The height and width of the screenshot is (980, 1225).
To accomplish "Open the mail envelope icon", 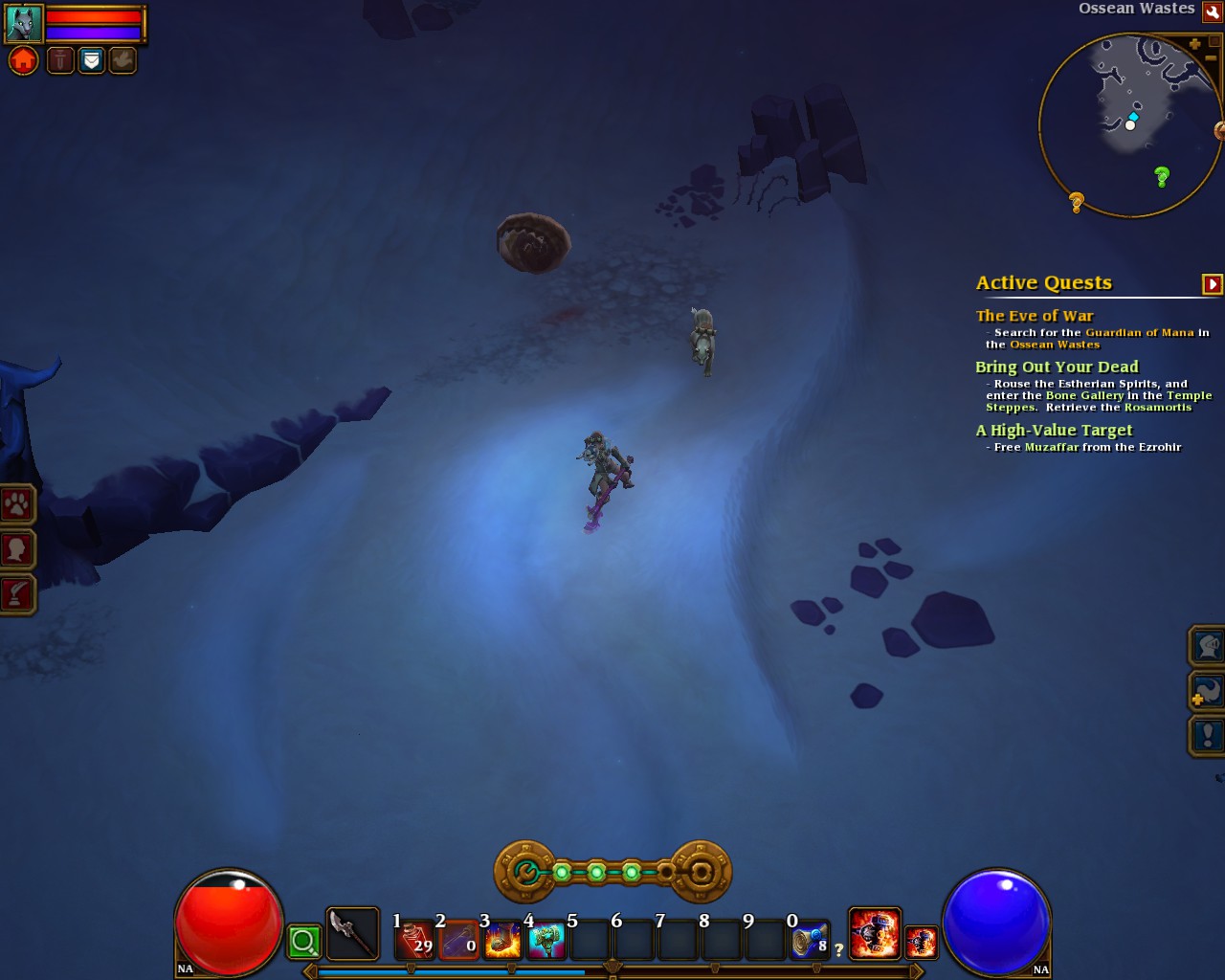I will coord(91,61).
